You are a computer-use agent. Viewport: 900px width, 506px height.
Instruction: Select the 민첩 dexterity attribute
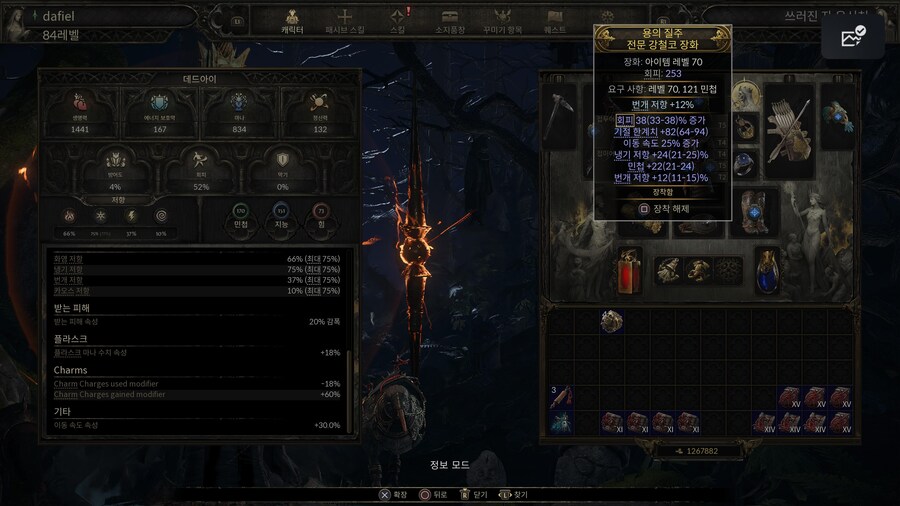tap(240, 217)
